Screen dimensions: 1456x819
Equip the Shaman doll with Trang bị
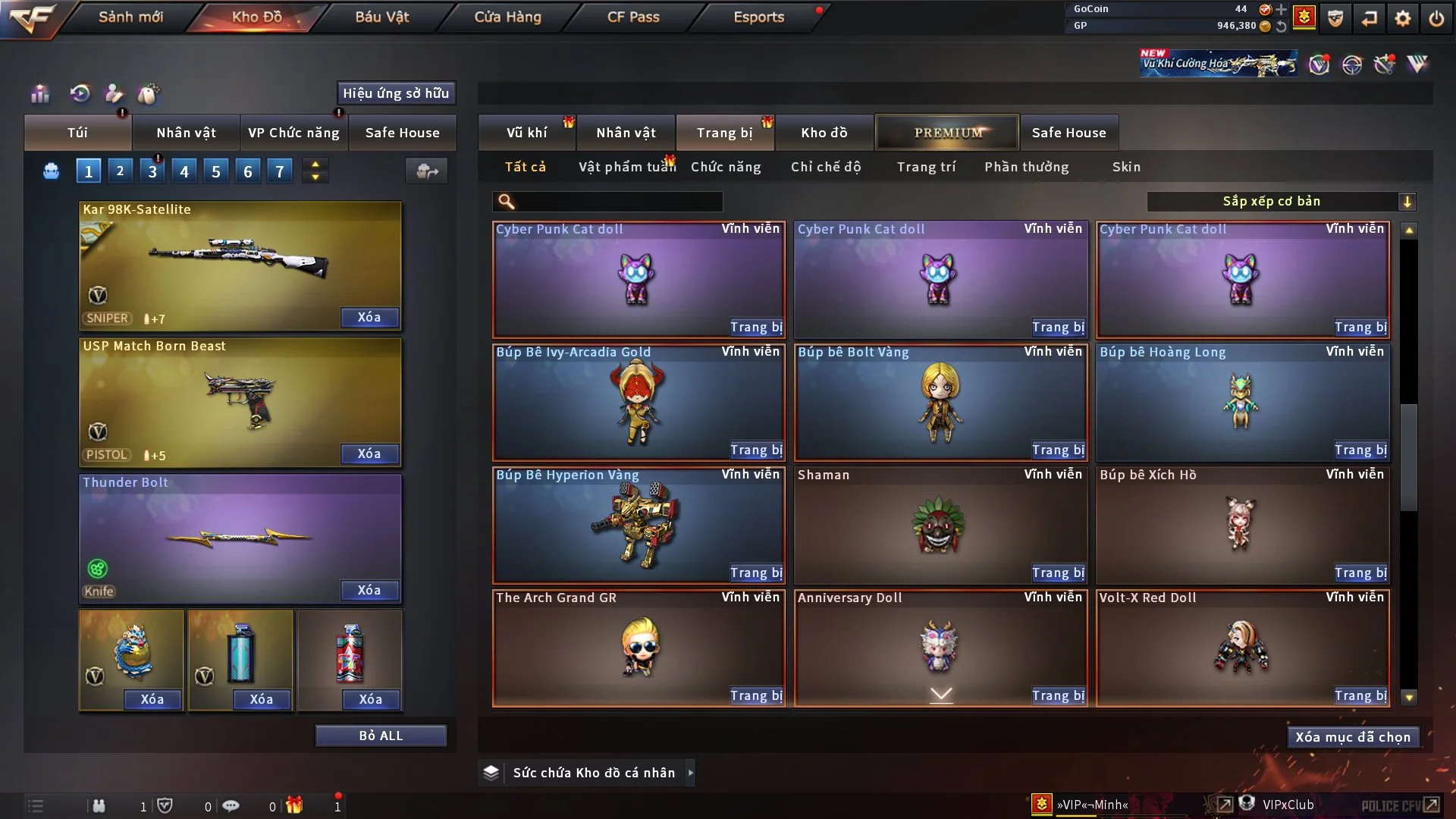coord(1058,573)
